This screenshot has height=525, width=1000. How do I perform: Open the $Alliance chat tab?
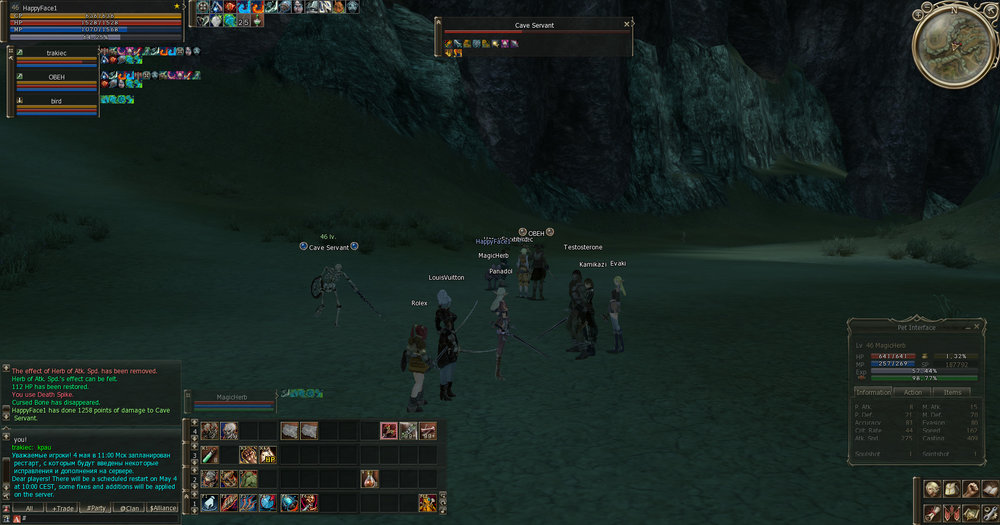click(163, 508)
